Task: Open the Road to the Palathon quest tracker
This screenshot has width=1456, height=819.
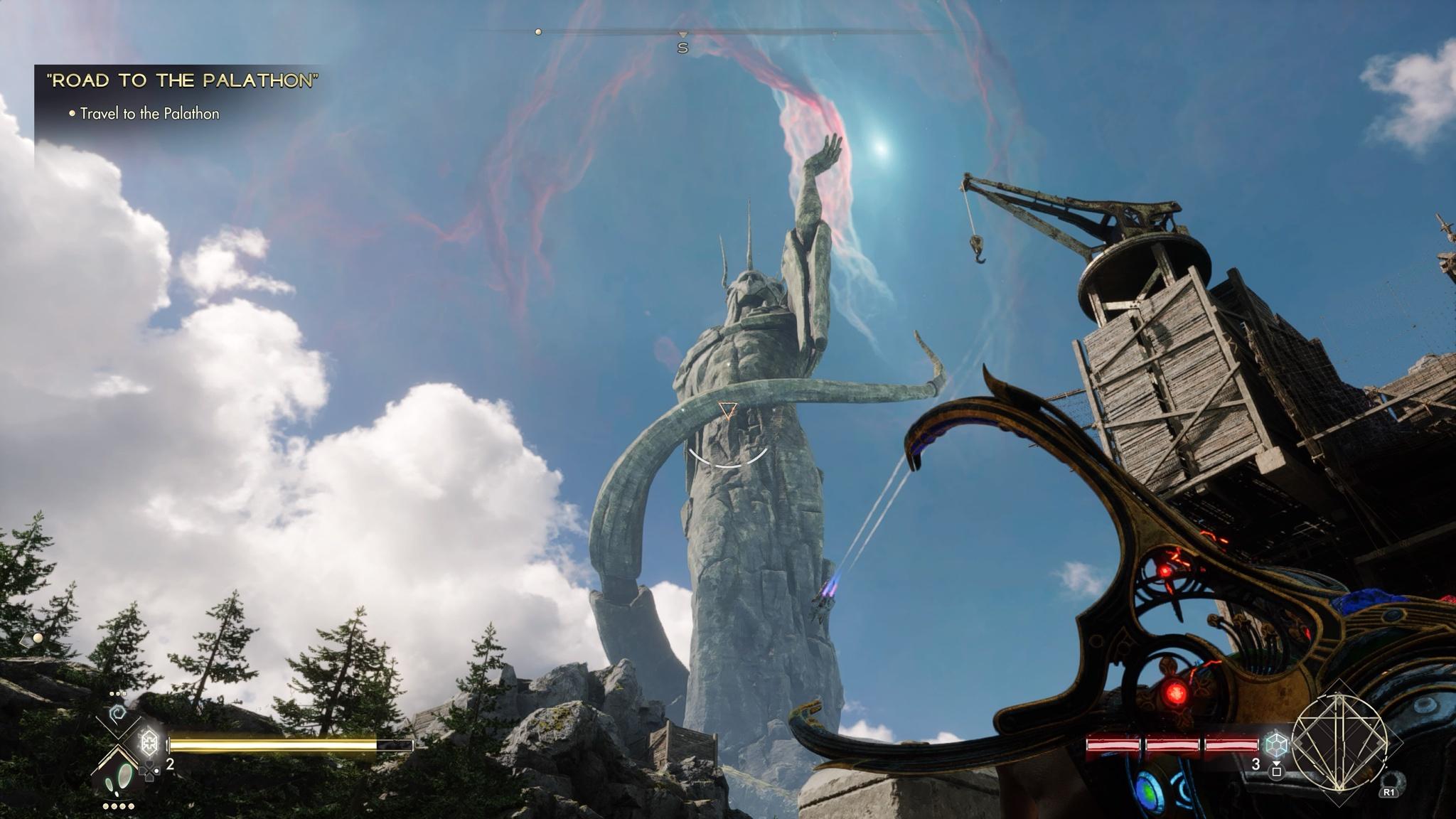Action: [182, 81]
